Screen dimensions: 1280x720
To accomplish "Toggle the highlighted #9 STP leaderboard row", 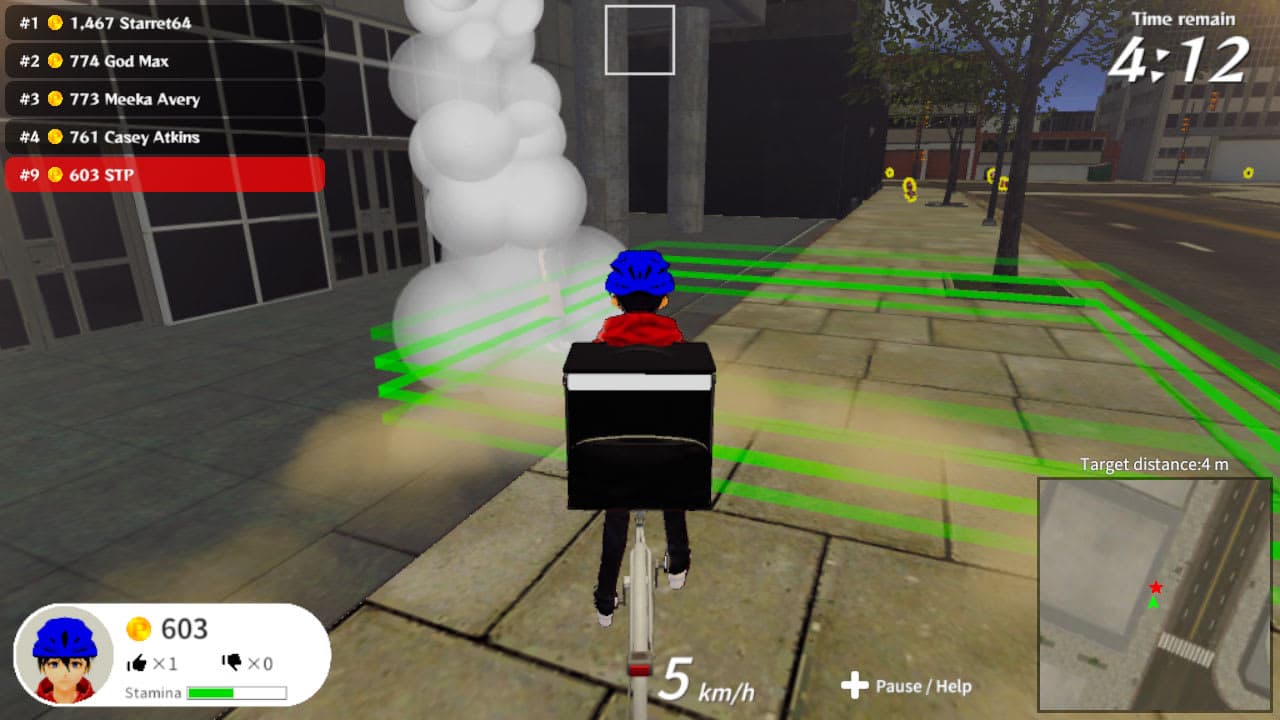I will coord(165,174).
